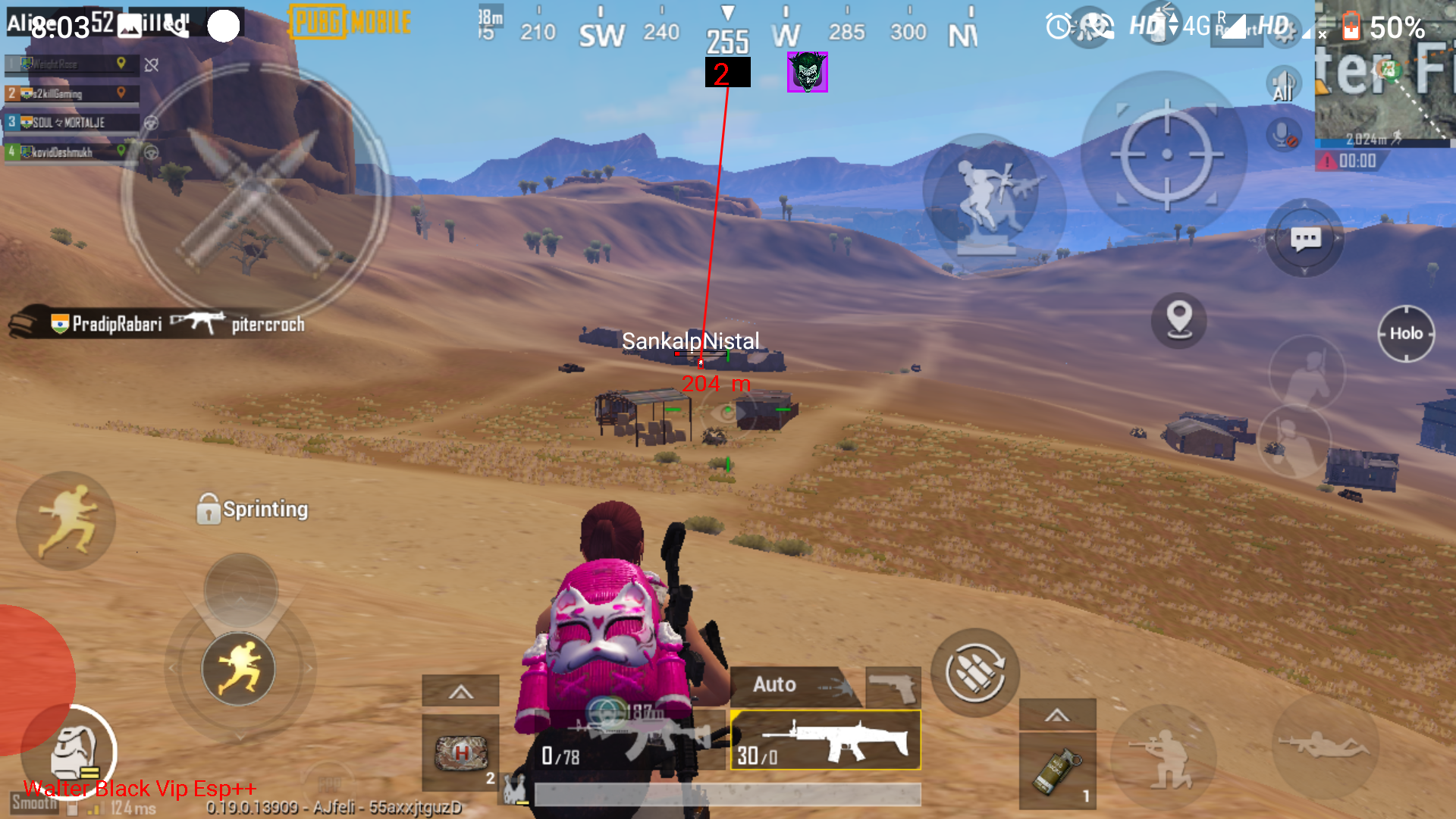Viewport: 1456px width, 819px height.
Task: Expand the grenade panel chevron
Action: tap(1058, 713)
